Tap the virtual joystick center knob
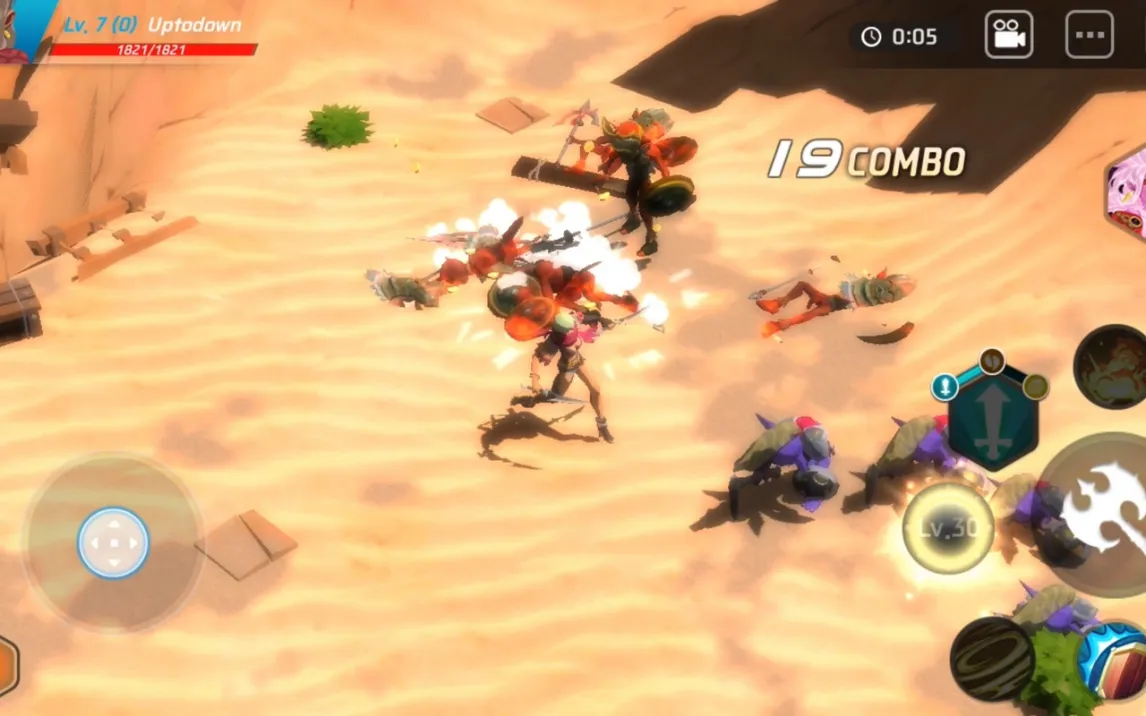Viewport: 1146px width, 716px height. pyautogui.click(x=113, y=543)
